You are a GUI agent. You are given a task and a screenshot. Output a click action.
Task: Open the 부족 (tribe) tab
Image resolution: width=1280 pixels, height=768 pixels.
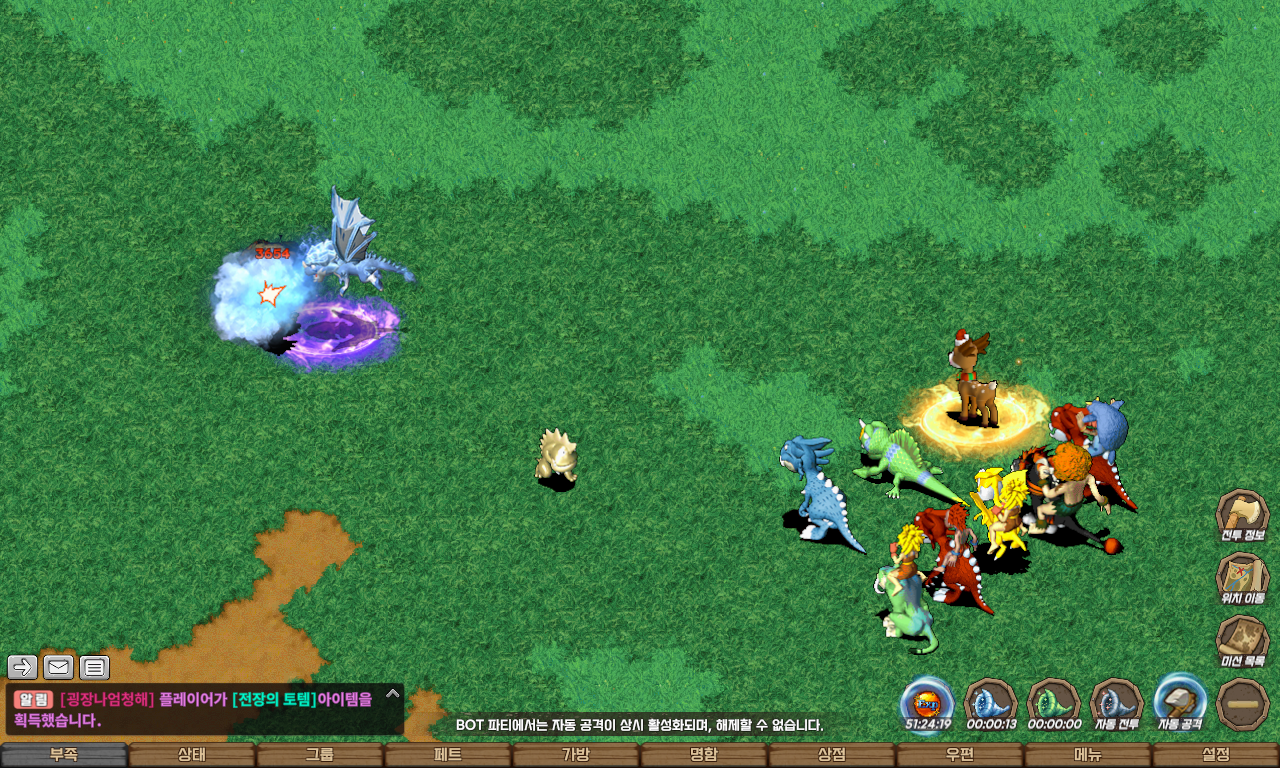64,755
